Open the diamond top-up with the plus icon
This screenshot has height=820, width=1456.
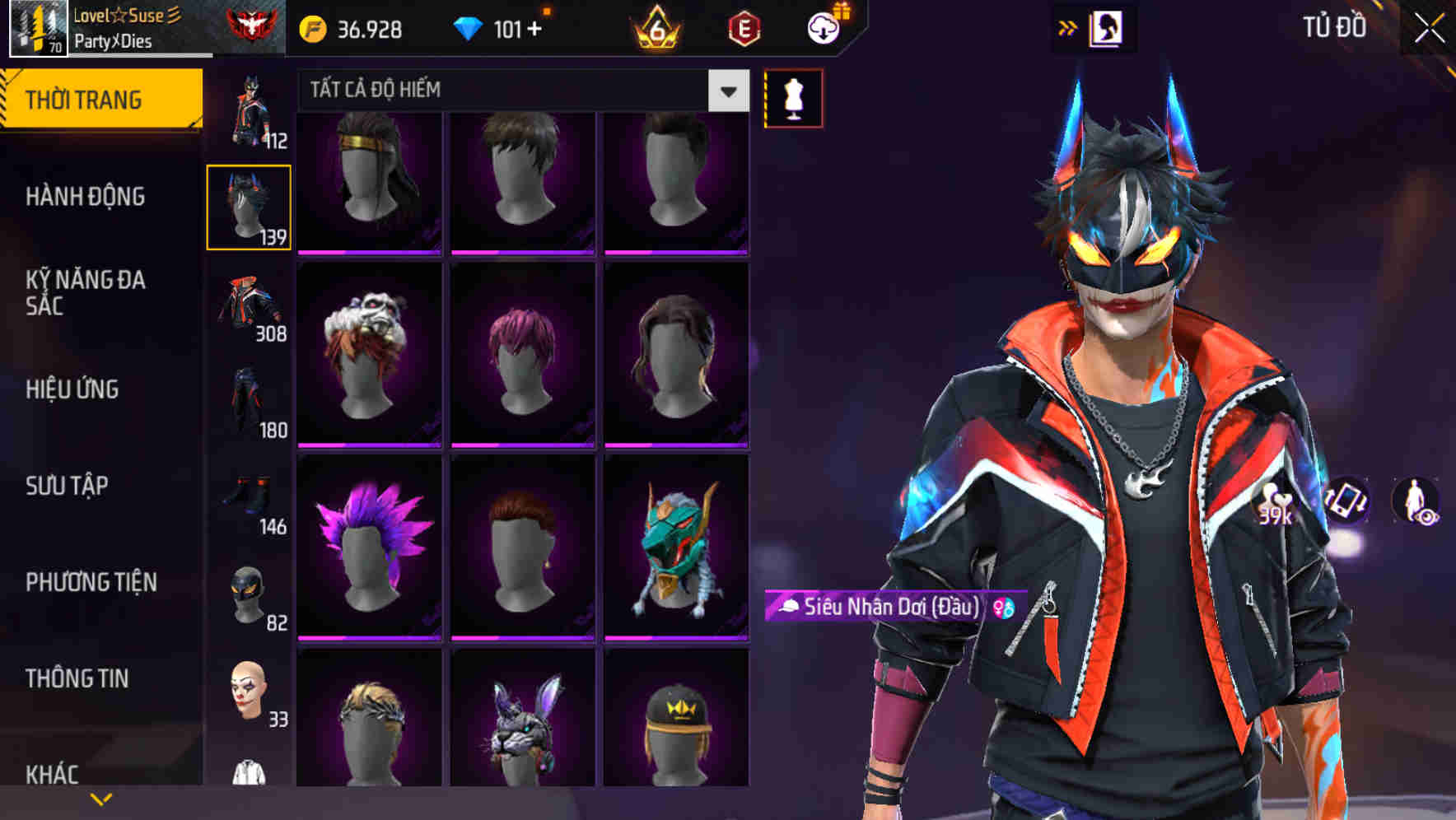[532, 27]
